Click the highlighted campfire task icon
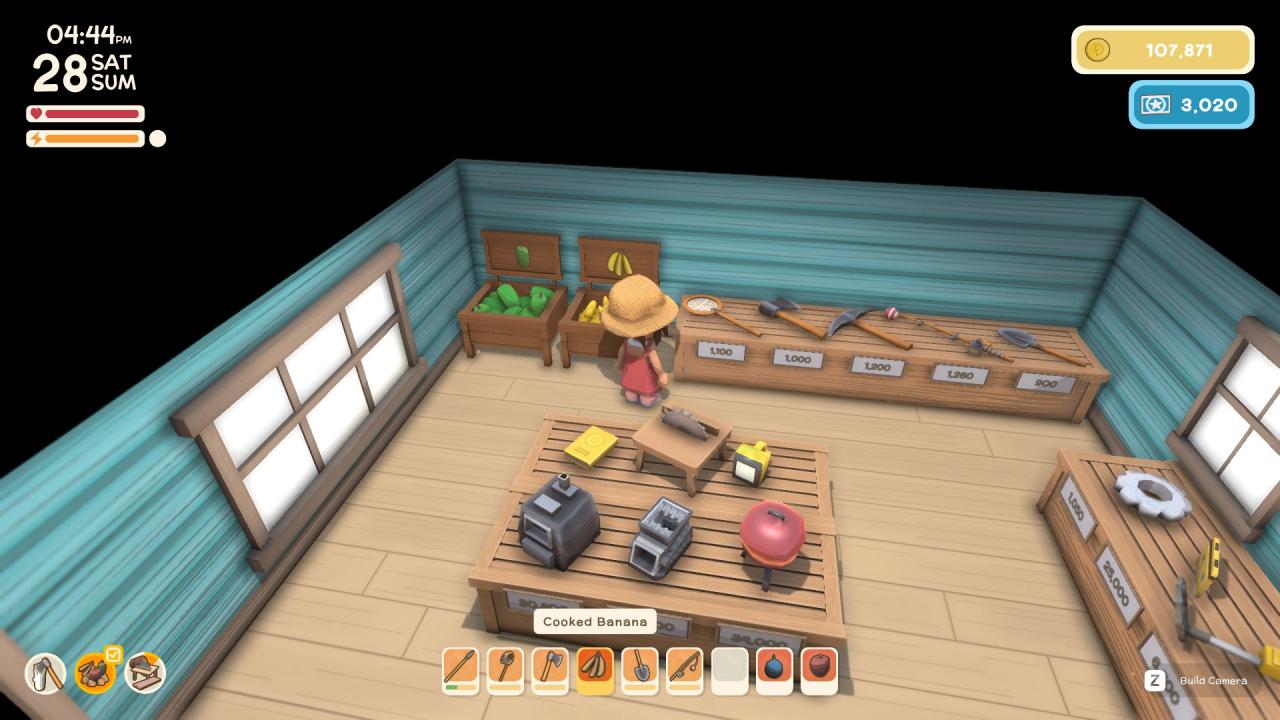Viewport: 1280px width, 720px height. [x=95, y=673]
